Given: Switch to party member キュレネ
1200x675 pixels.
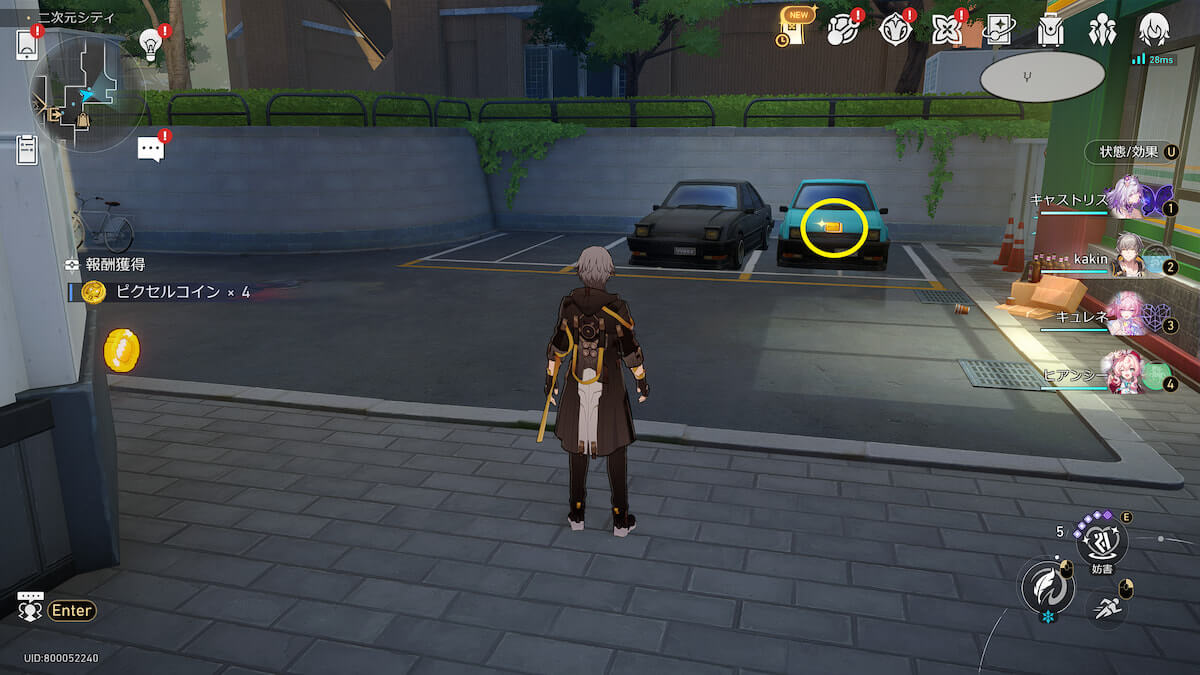Looking at the screenshot, I should 1130,316.
